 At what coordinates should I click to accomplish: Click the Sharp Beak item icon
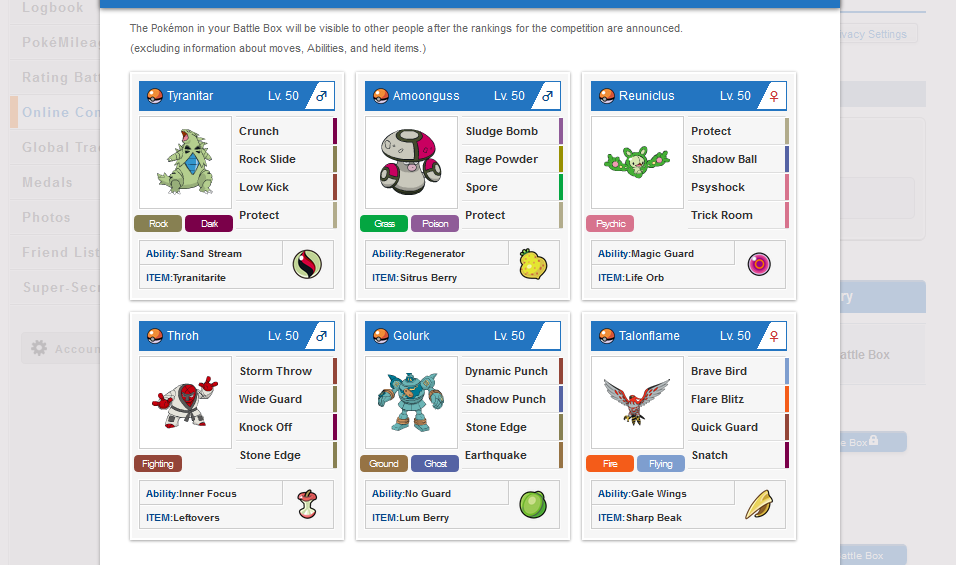(759, 504)
